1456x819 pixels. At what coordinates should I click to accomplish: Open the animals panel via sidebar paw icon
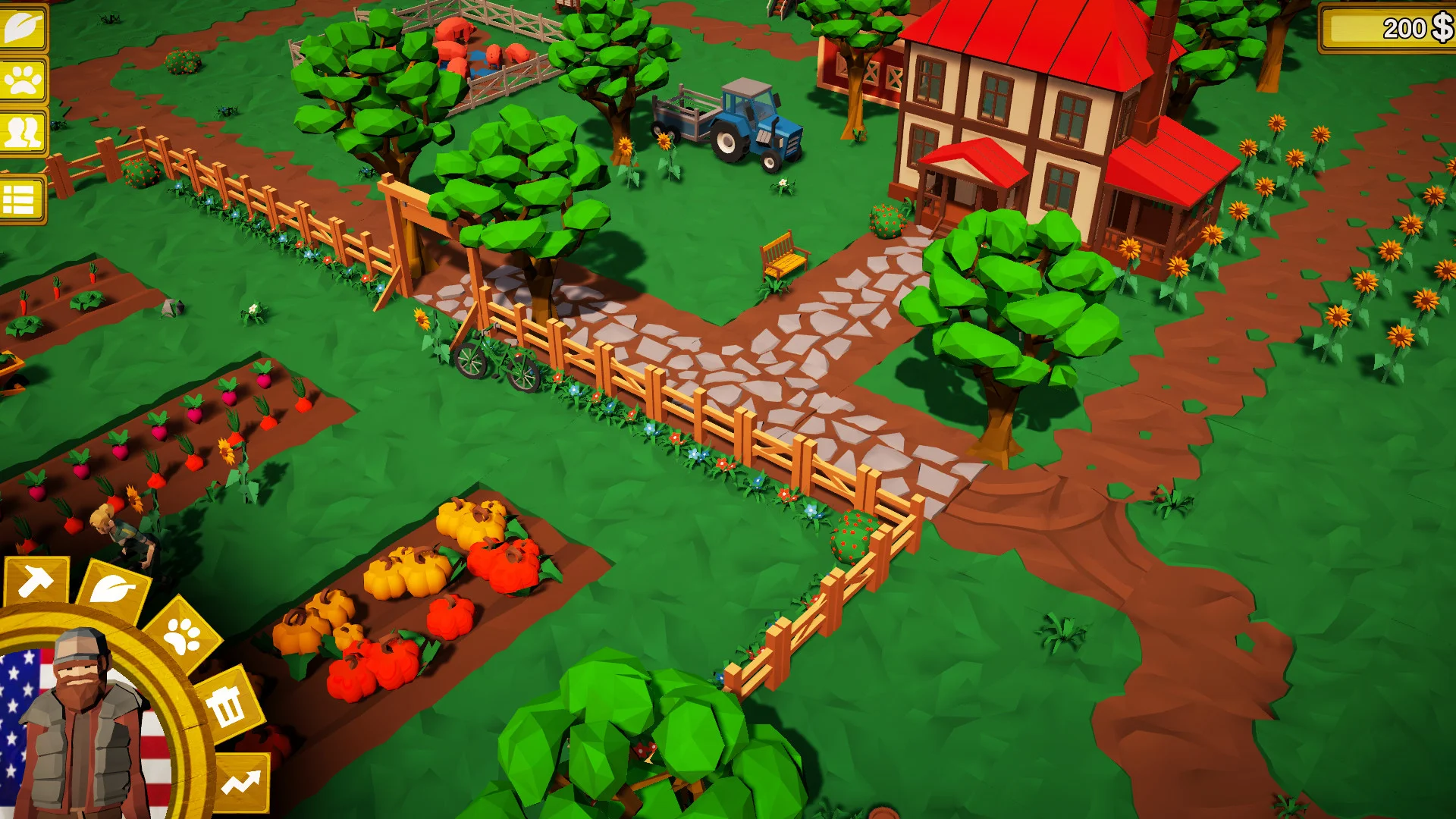point(23,80)
